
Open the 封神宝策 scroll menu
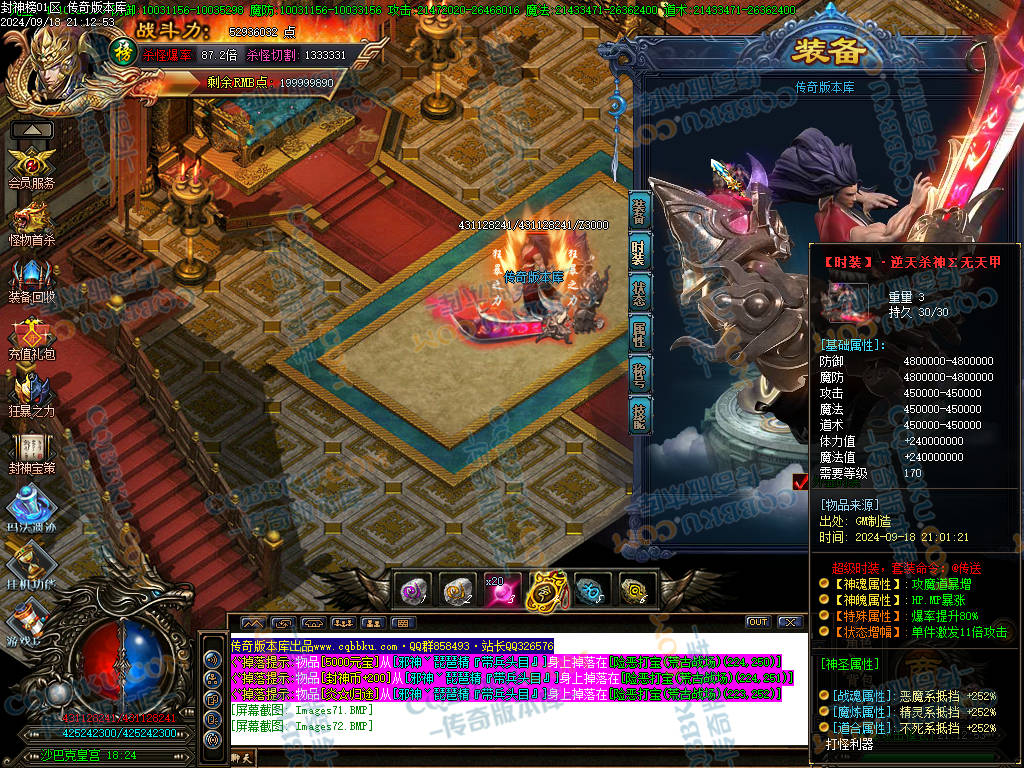32,451
